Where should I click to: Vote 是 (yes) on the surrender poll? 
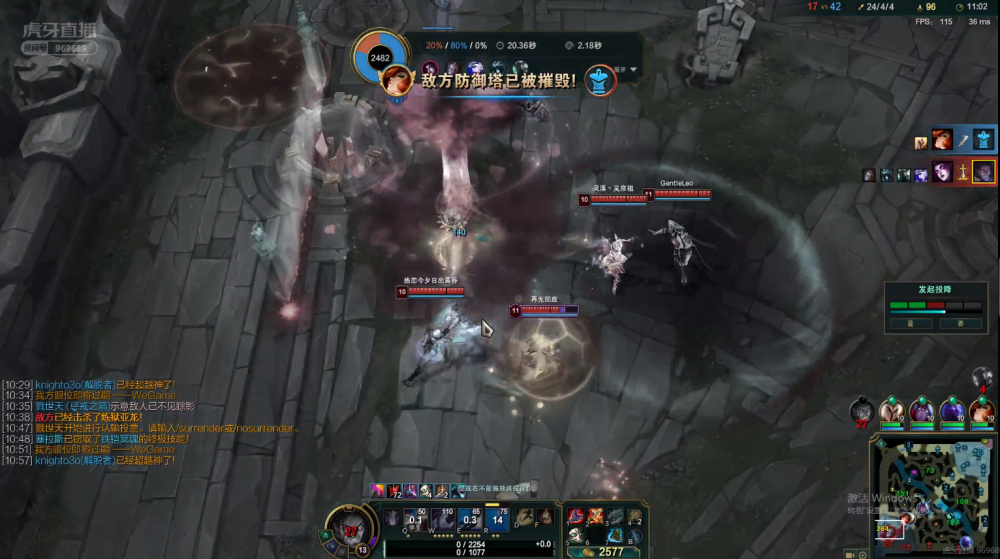coord(911,323)
